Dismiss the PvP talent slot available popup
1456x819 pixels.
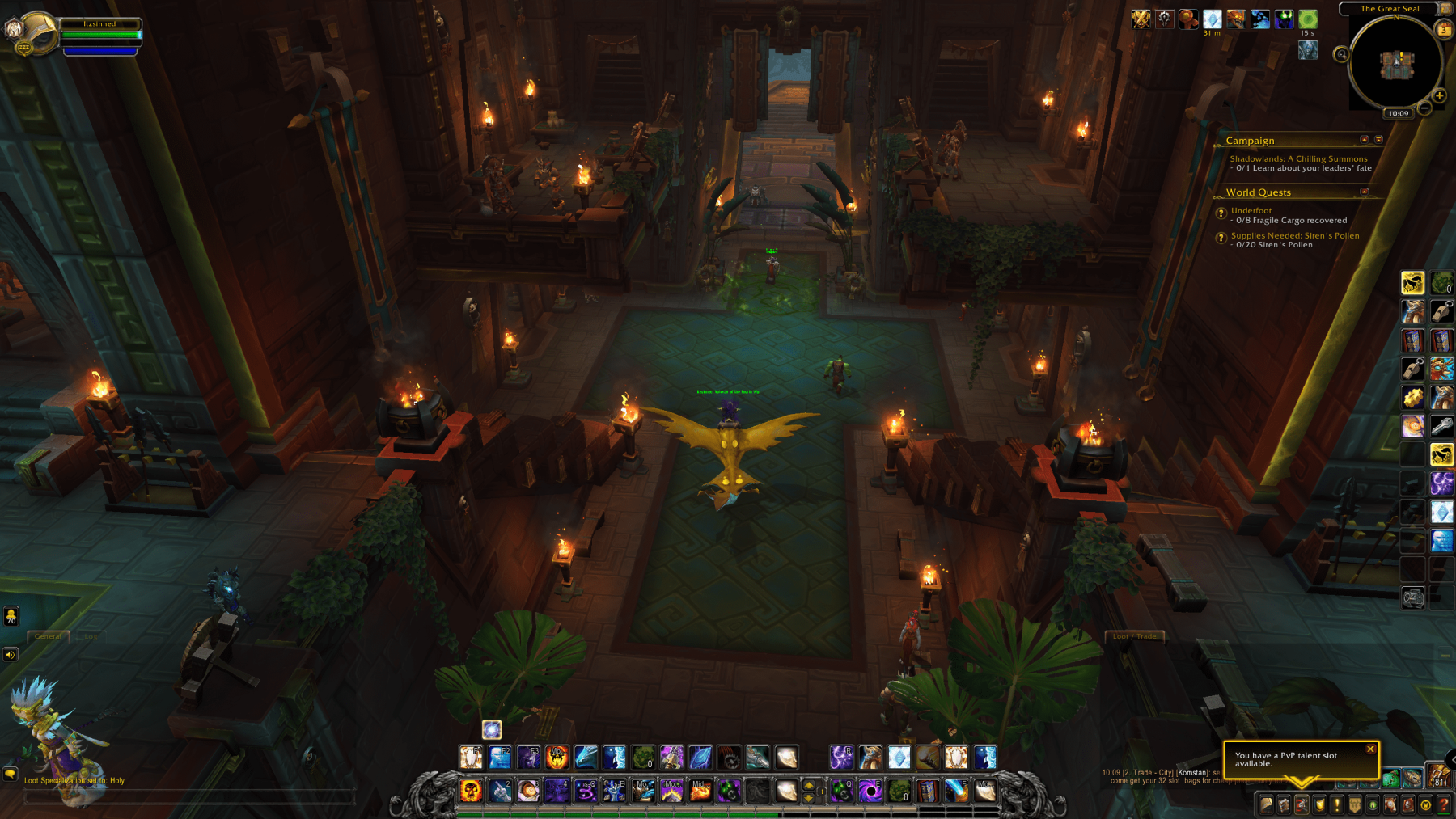(1370, 749)
